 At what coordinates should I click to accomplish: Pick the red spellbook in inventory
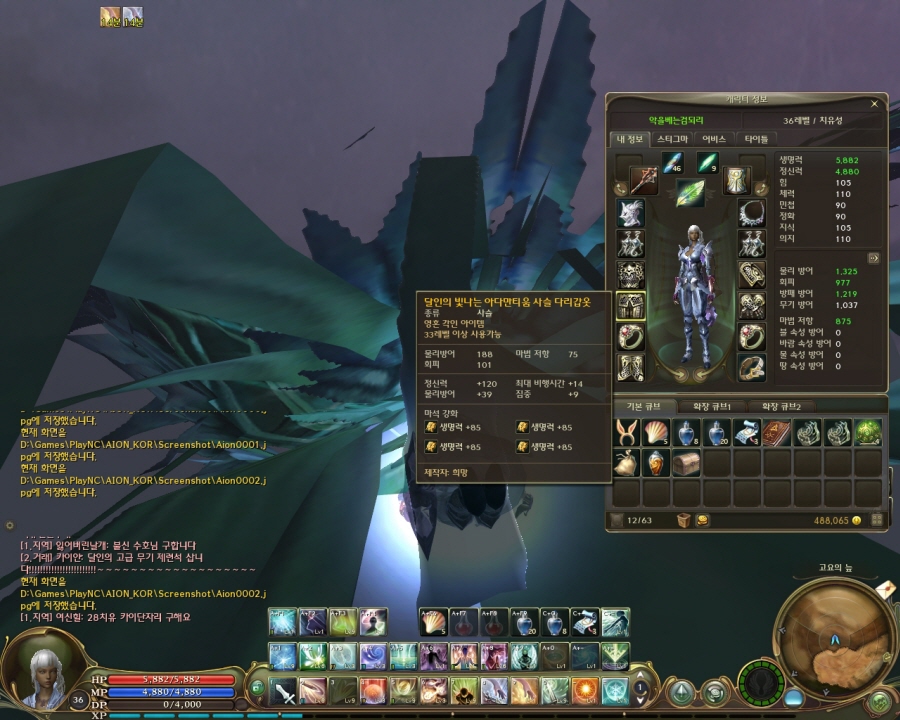pyautogui.click(x=775, y=433)
